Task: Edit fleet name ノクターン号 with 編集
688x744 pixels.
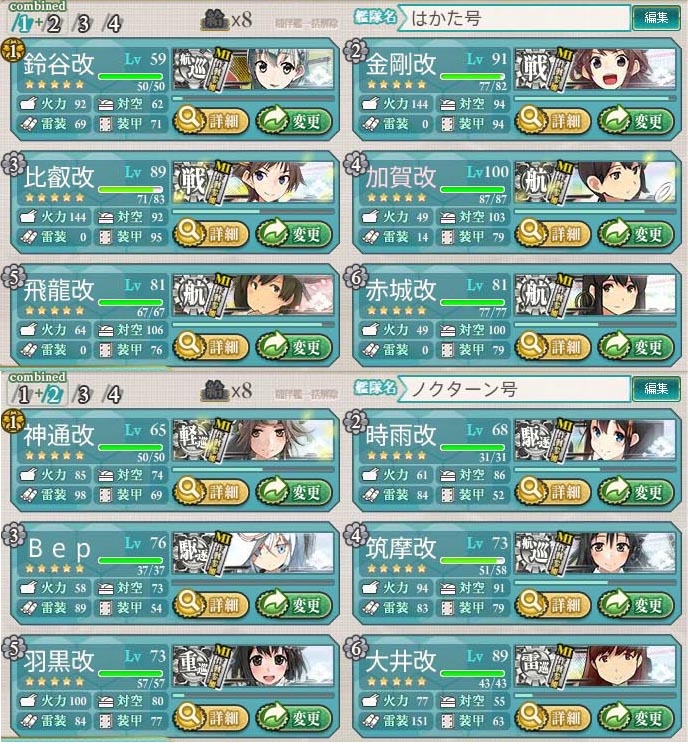Action: click(656, 388)
